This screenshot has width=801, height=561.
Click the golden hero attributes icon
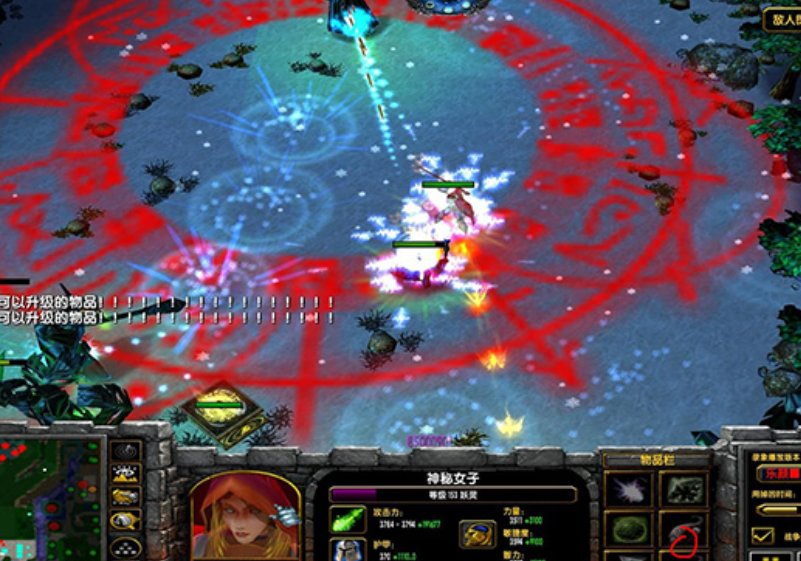[x=476, y=533]
